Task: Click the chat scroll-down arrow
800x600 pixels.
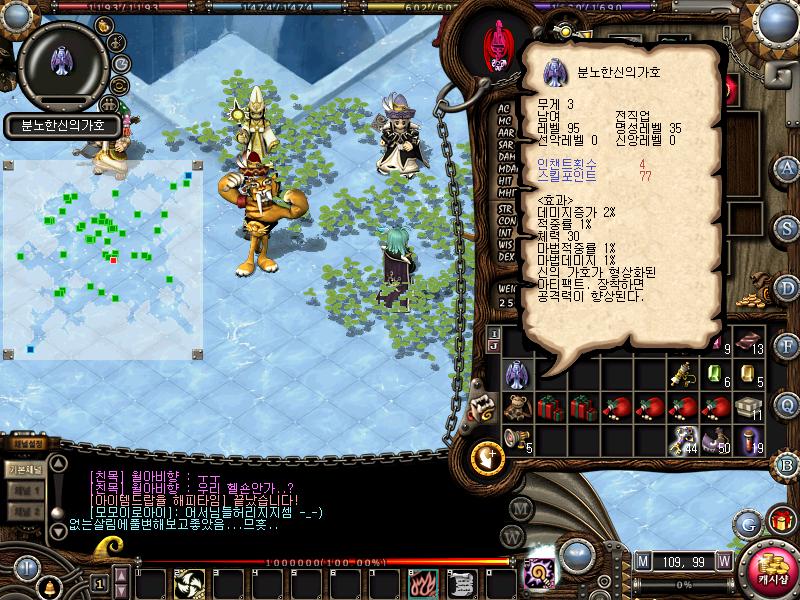Action: [x=58, y=526]
